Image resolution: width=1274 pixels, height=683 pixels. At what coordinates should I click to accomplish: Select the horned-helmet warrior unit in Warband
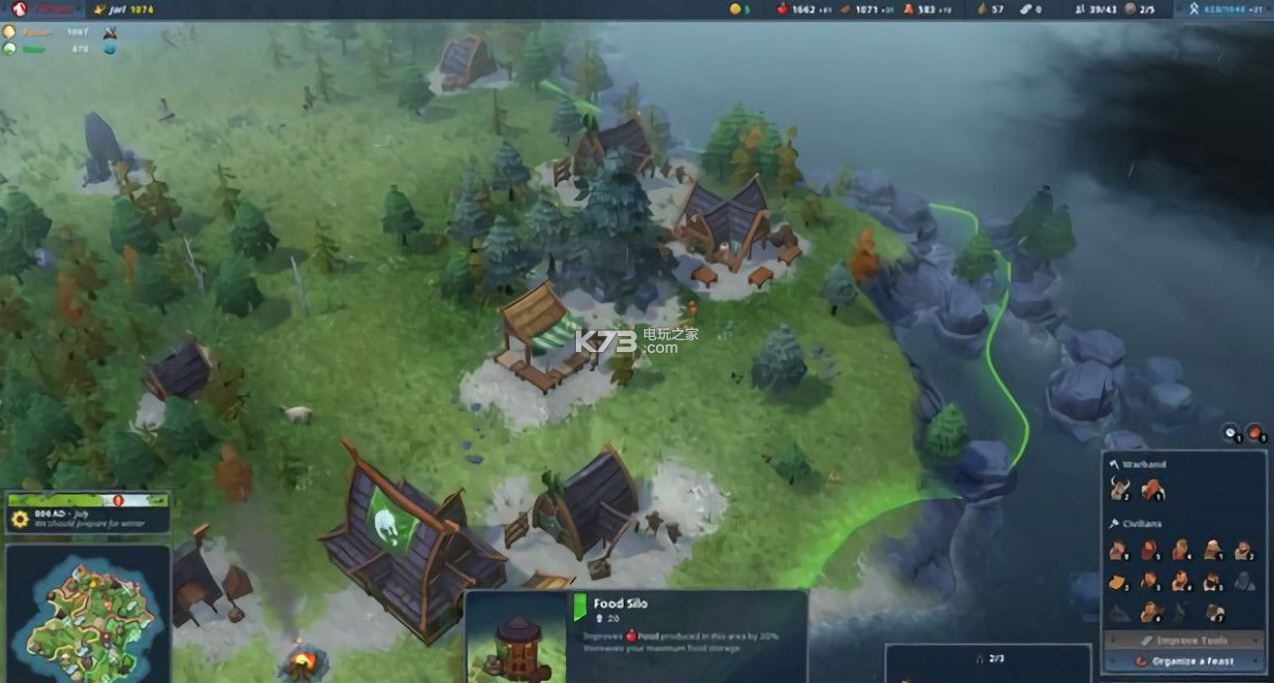(x=1119, y=489)
